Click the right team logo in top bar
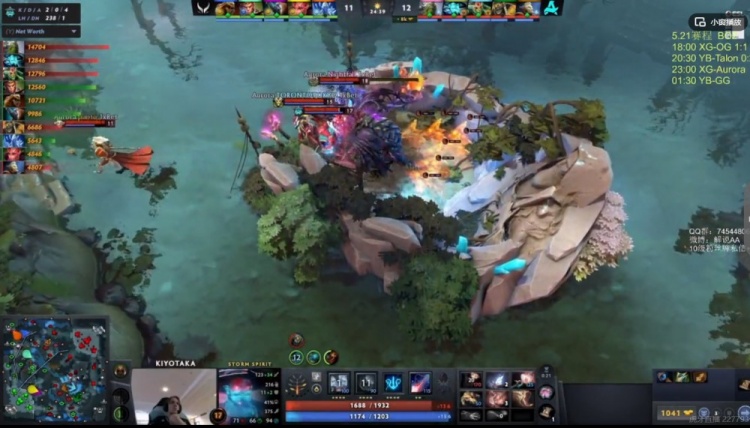 tap(541, 8)
